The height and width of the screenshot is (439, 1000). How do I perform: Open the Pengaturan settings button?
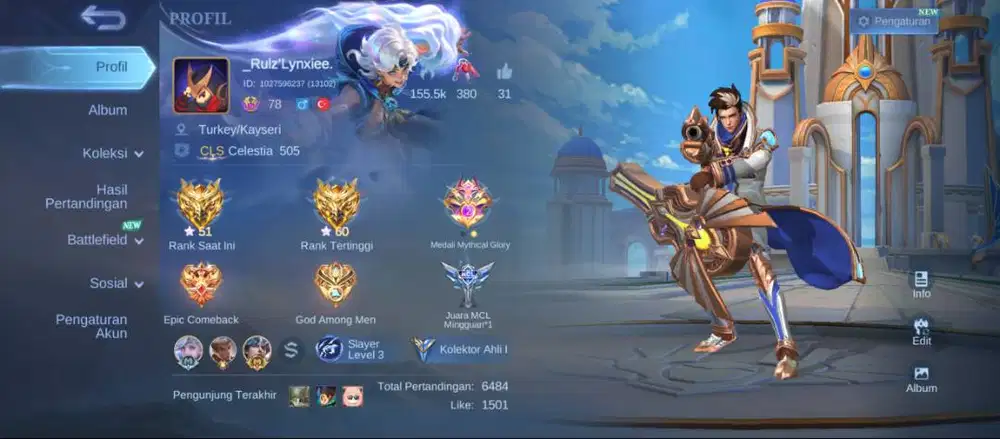(894, 21)
